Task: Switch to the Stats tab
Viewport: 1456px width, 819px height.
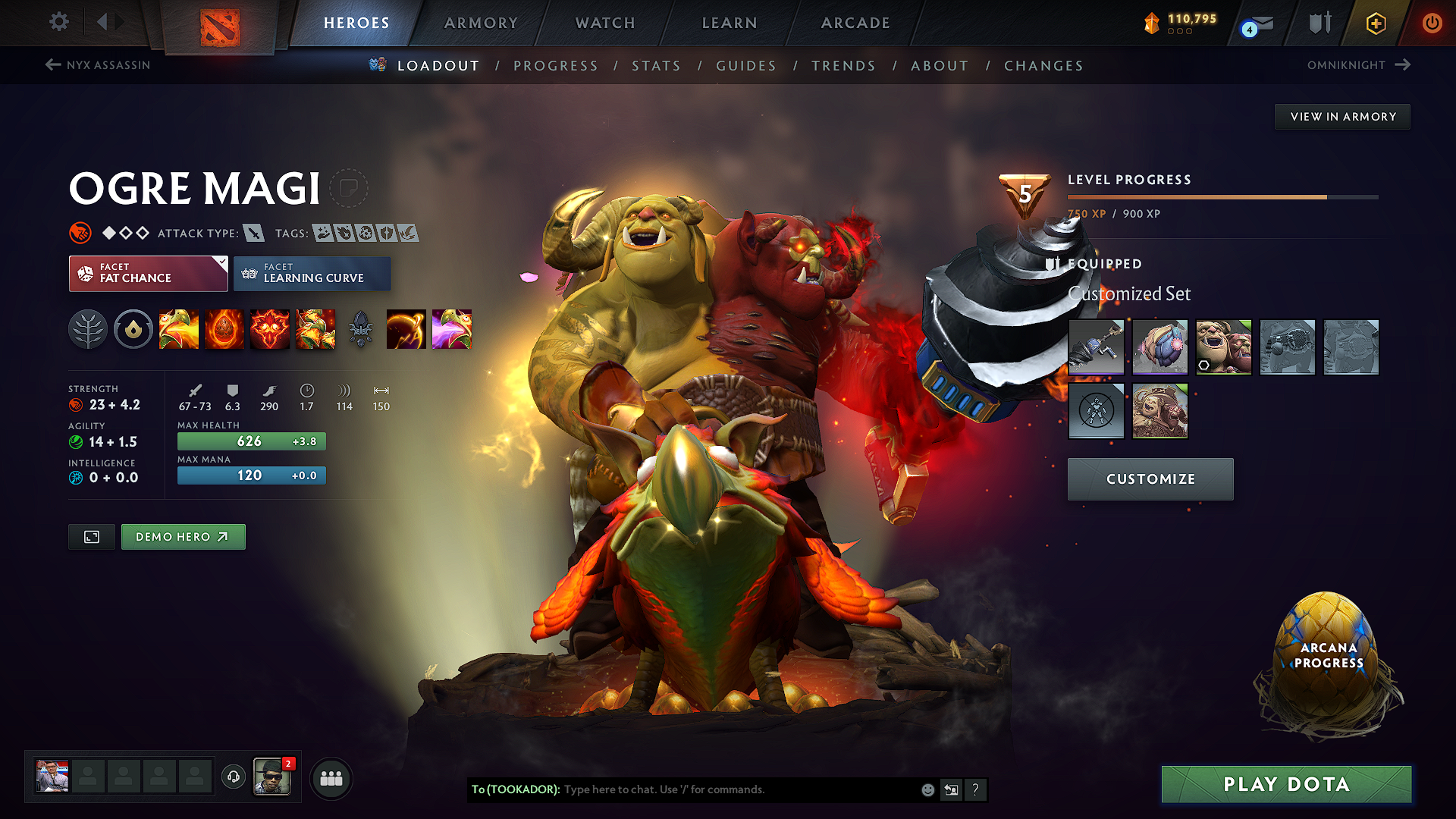Action: [657, 66]
